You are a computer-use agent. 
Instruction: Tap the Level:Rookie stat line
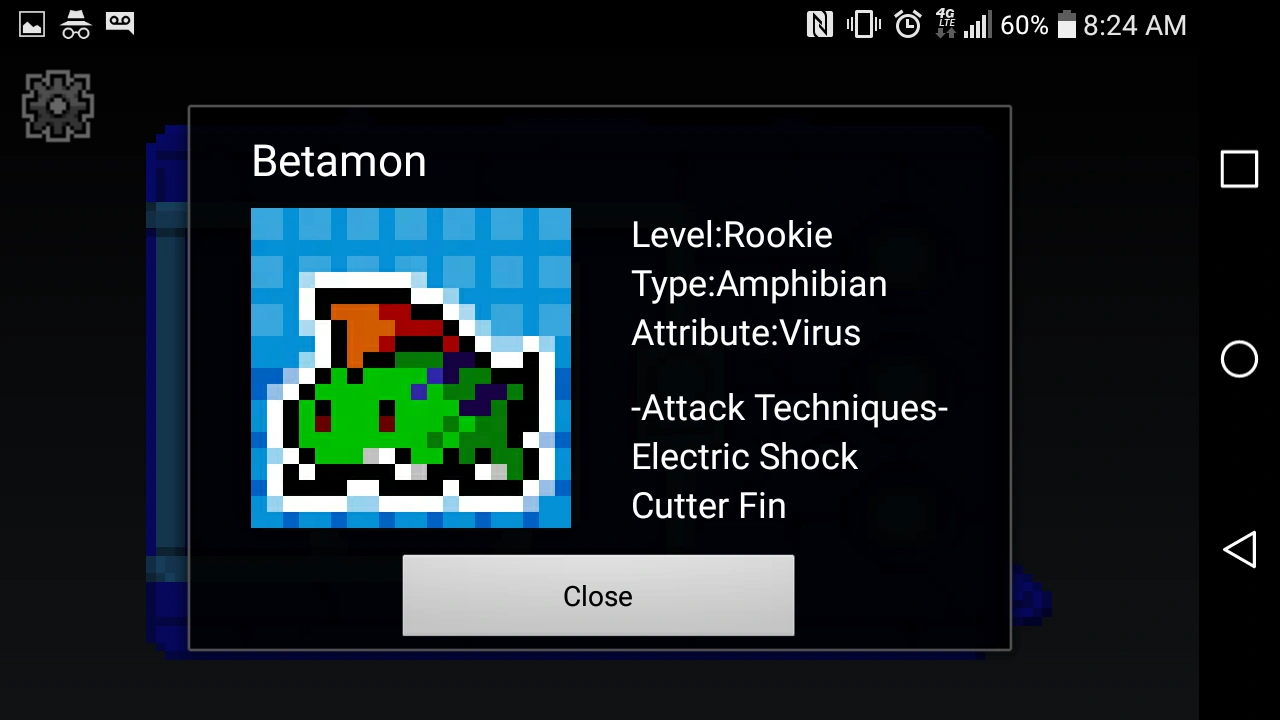coord(732,234)
